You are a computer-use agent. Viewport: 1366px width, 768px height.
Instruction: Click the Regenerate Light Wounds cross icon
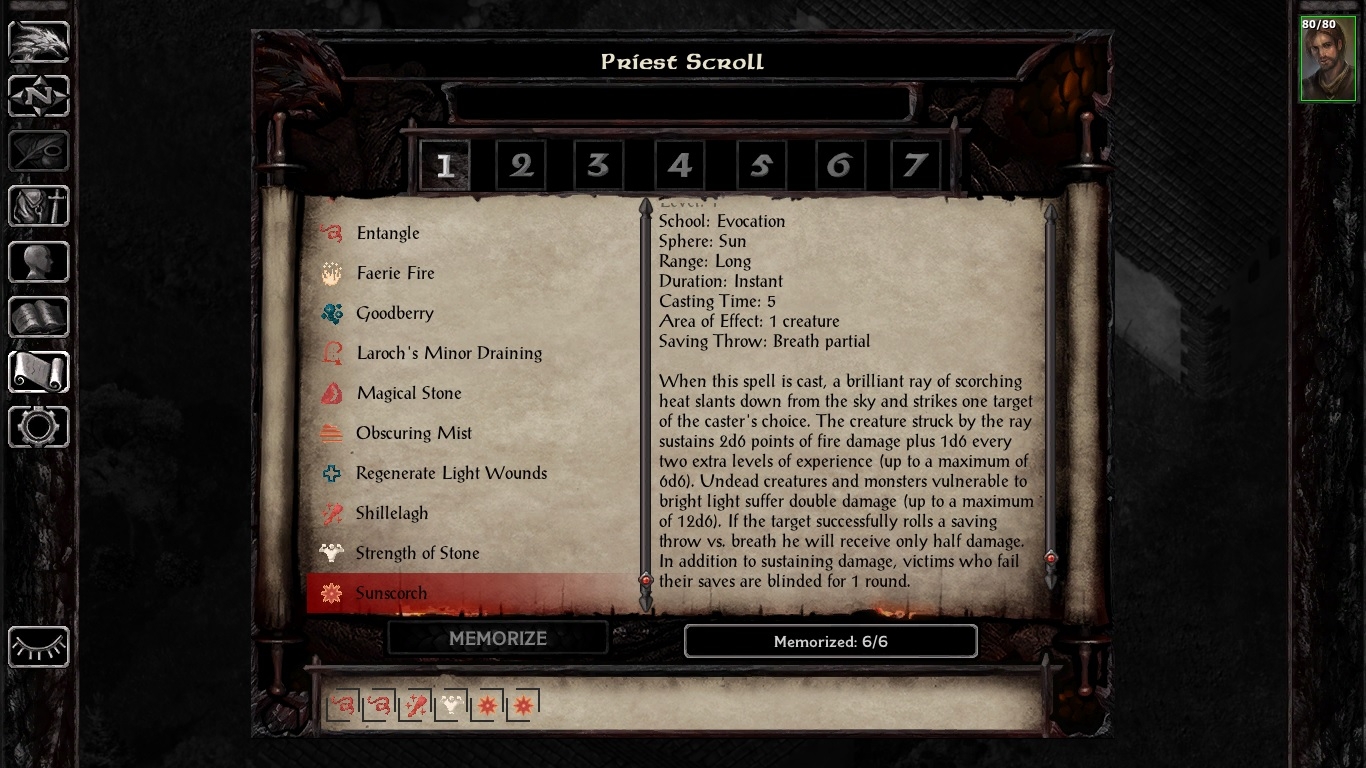[x=331, y=473]
